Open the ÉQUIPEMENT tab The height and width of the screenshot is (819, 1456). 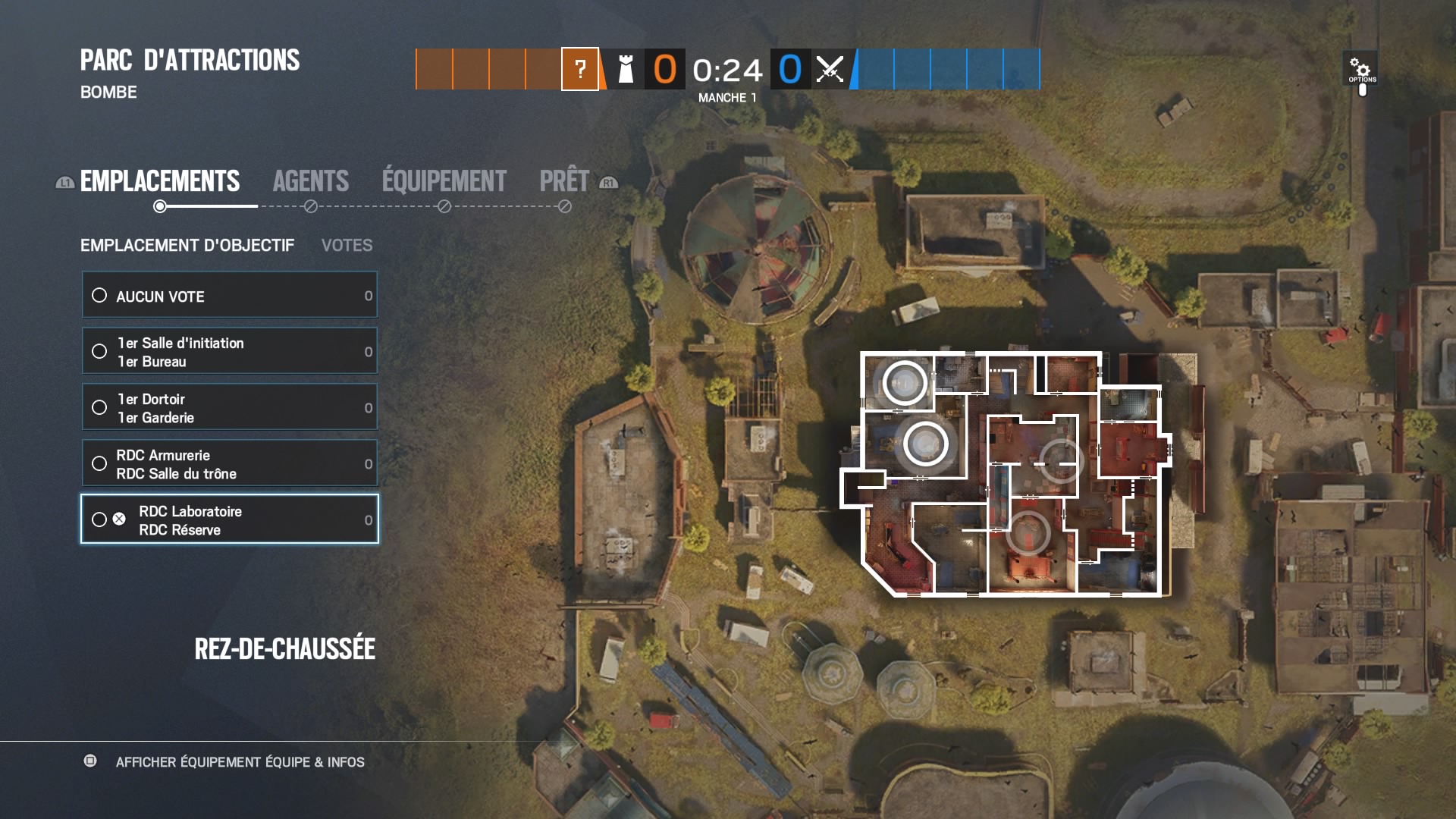(442, 180)
